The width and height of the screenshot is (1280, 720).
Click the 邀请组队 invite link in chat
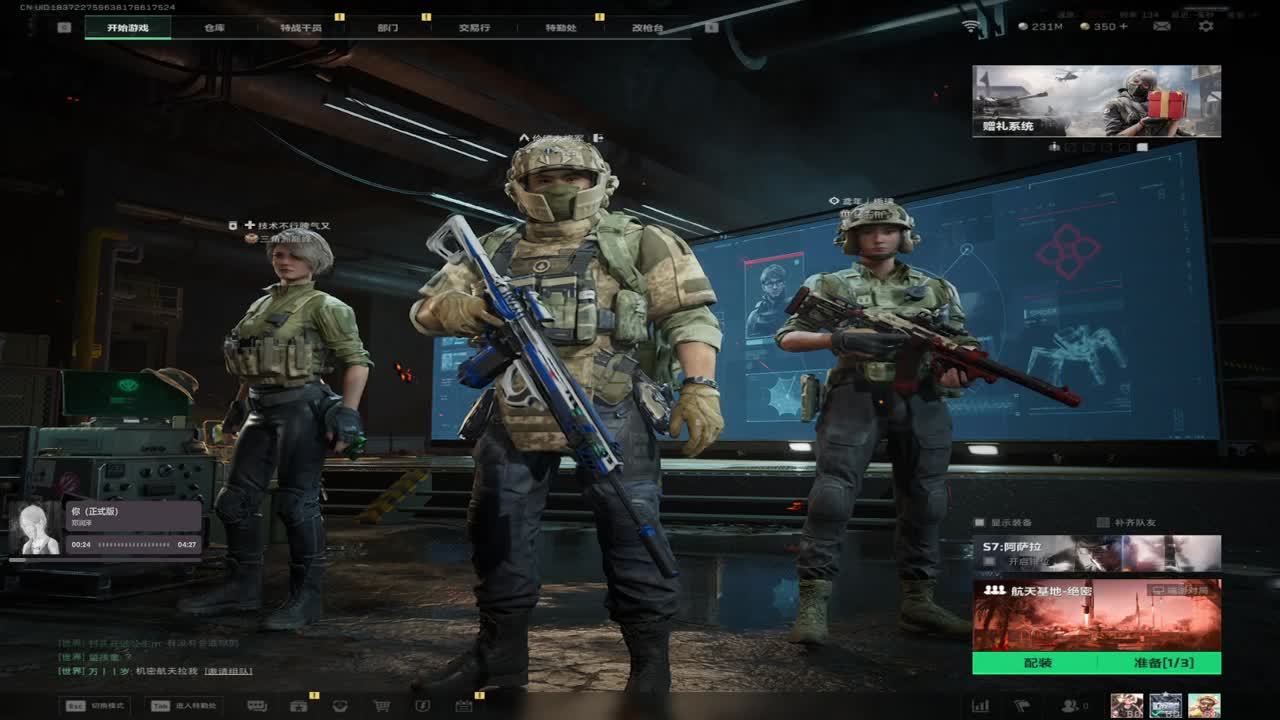(228, 671)
